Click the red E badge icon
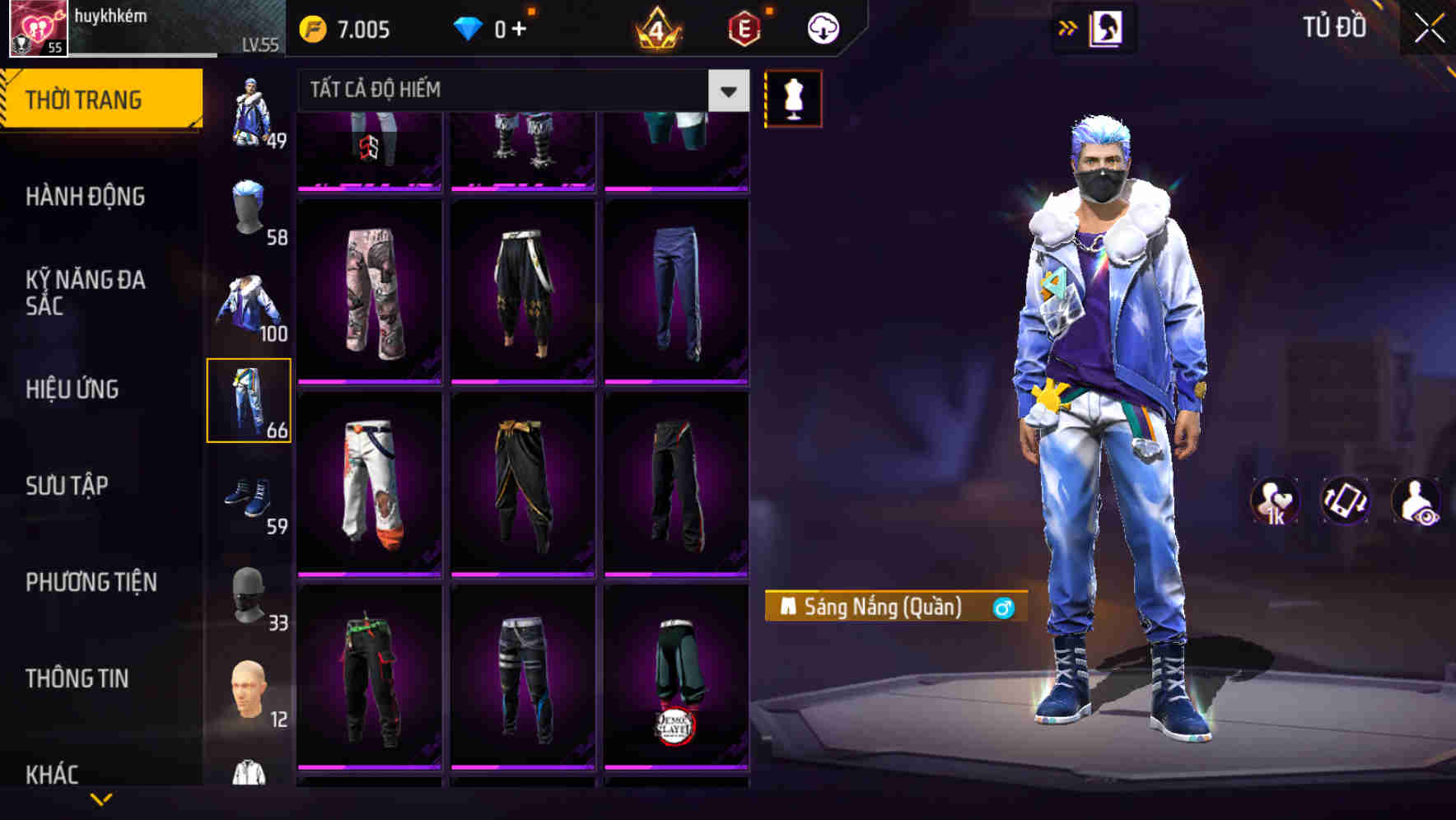The width and height of the screenshot is (1456, 820). (744, 27)
